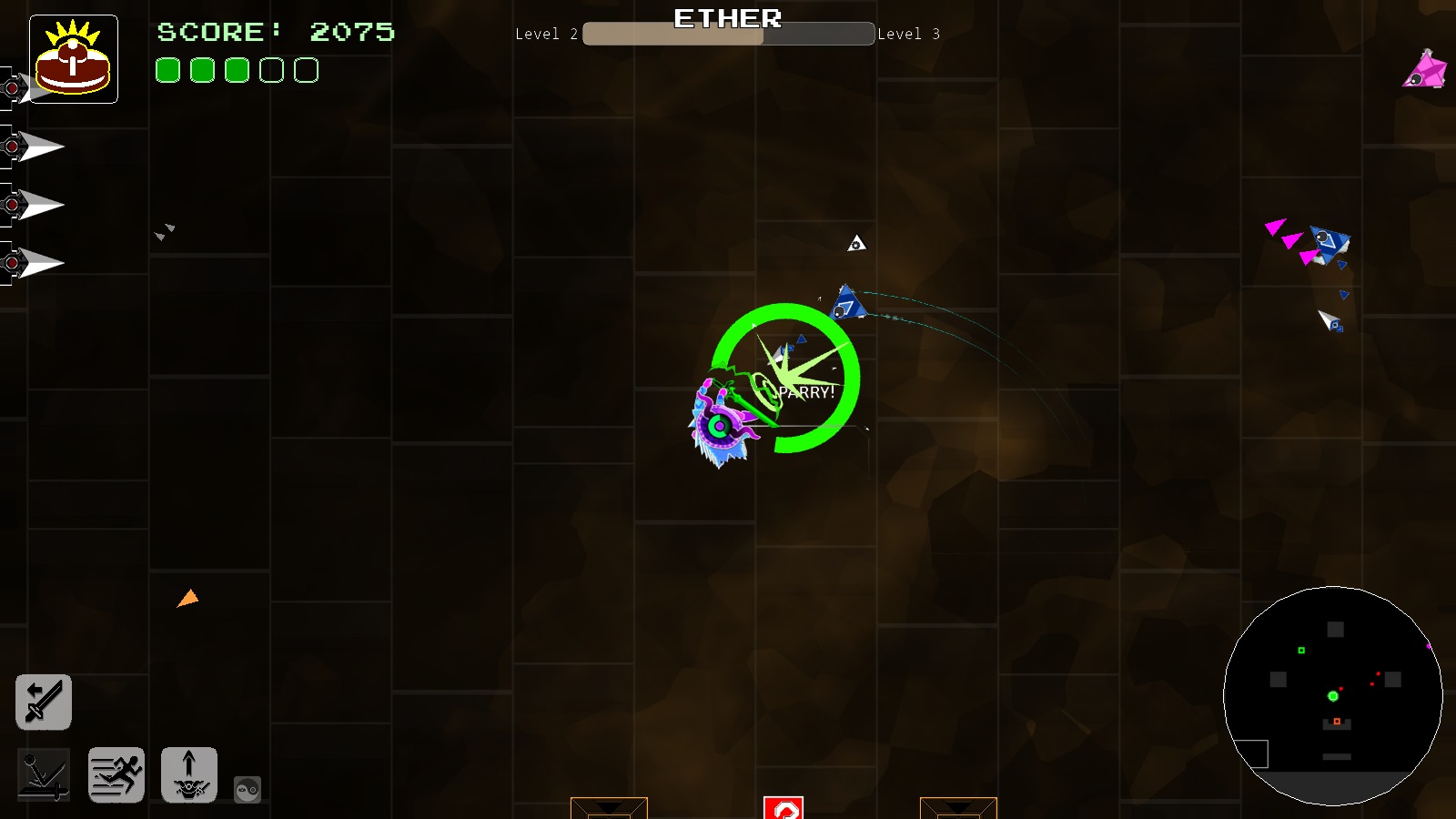This screenshot has width=1456, height=819.
Task: Click the upward-arrow upgrade ability icon
Action: click(188, 775)
